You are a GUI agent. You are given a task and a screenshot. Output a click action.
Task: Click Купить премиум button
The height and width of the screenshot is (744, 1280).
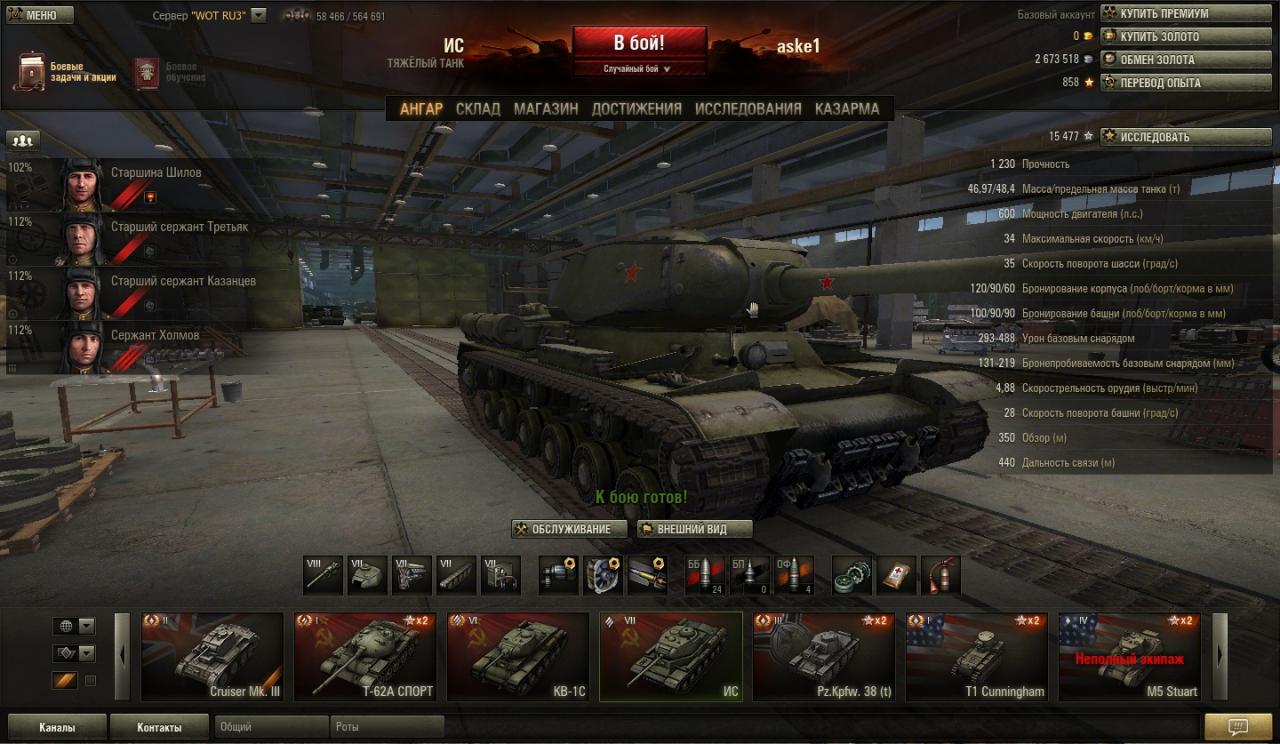click(x=1164, y=14)
